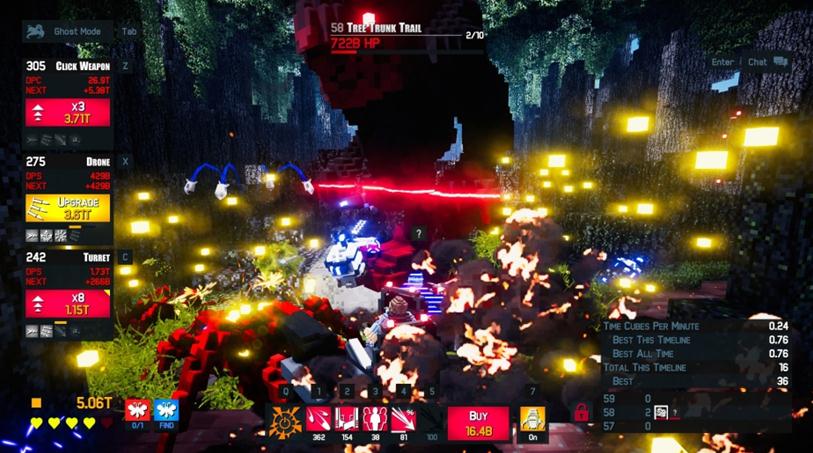This screenshot has height=453, width=813.
Task: Toggle the yellow robot icon labeled On
Action: pyautogui.click(x=533, y=420)
